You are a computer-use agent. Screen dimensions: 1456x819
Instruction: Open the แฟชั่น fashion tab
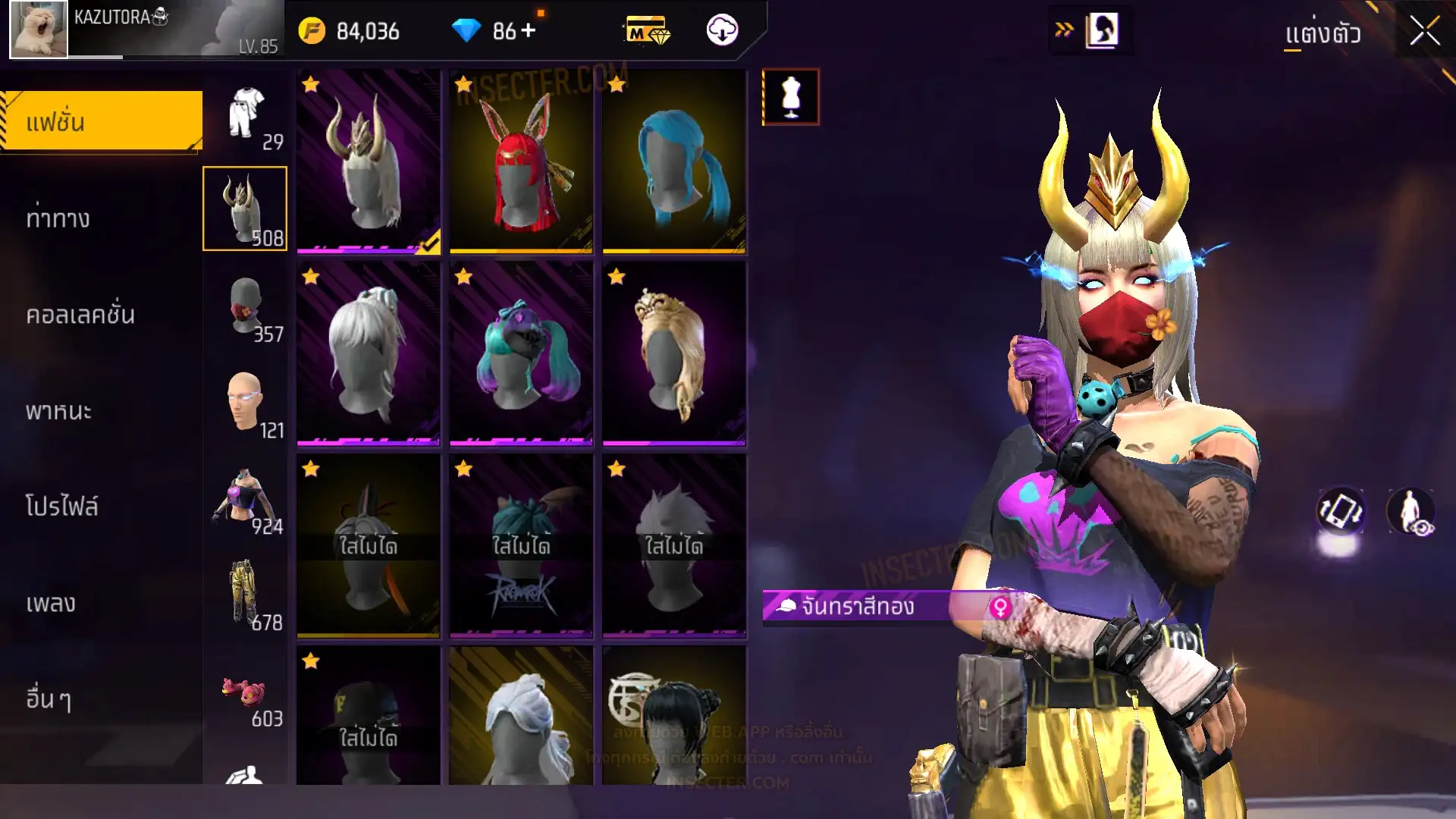(x=102, y=121)
